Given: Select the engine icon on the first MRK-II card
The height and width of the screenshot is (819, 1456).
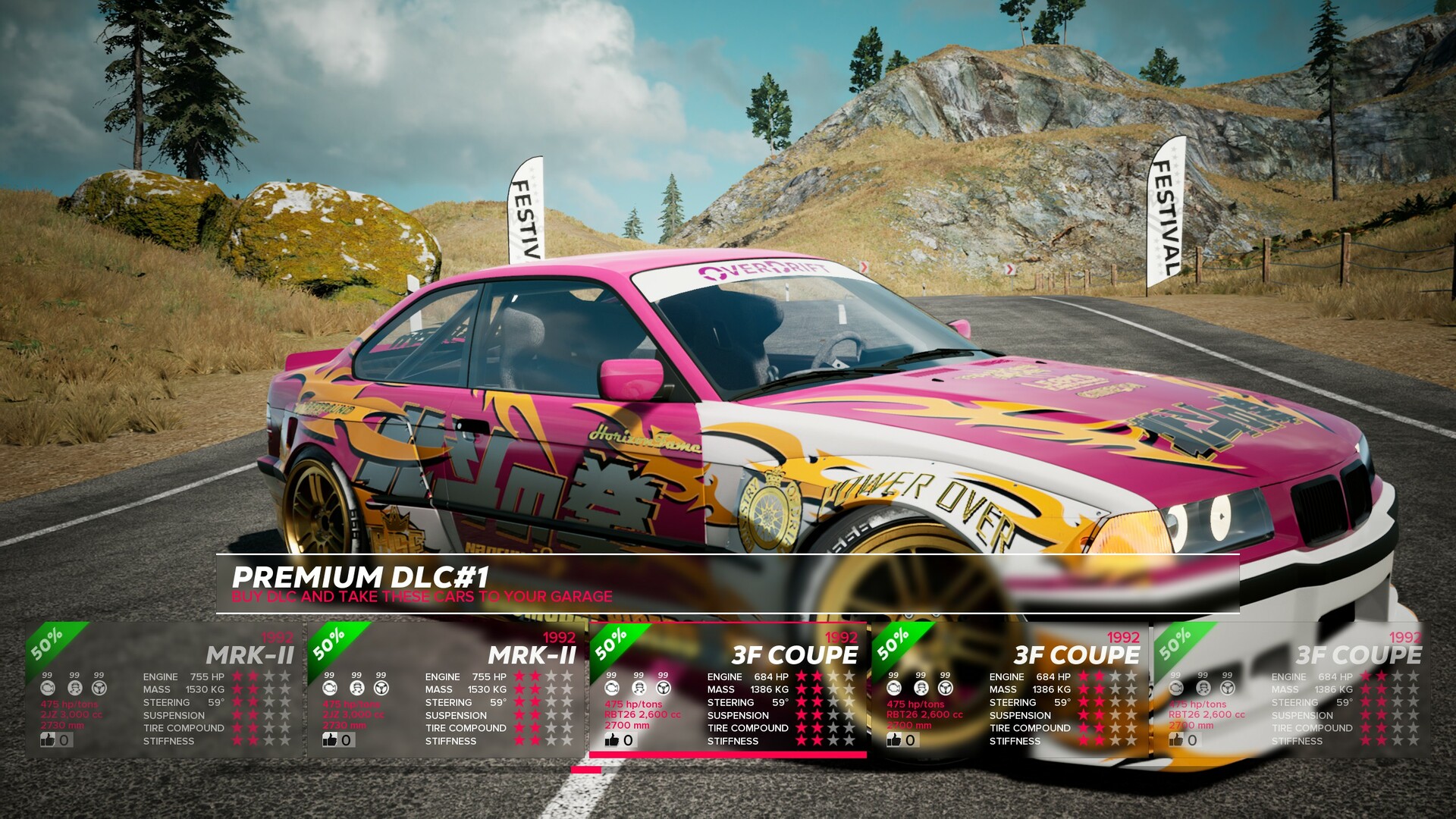Looking at the screenshot, I should [x=48, y=689].
